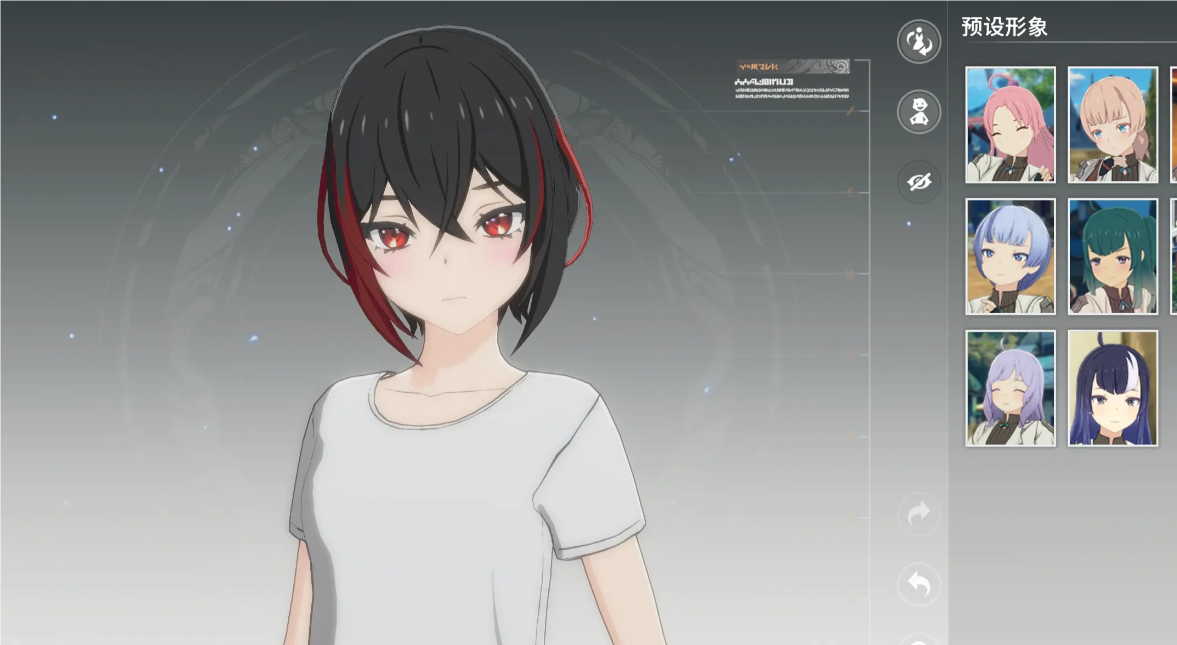Select the dark green-haired preset
The height and width of the screenshot is (645, 1177).
point(1112,256)
